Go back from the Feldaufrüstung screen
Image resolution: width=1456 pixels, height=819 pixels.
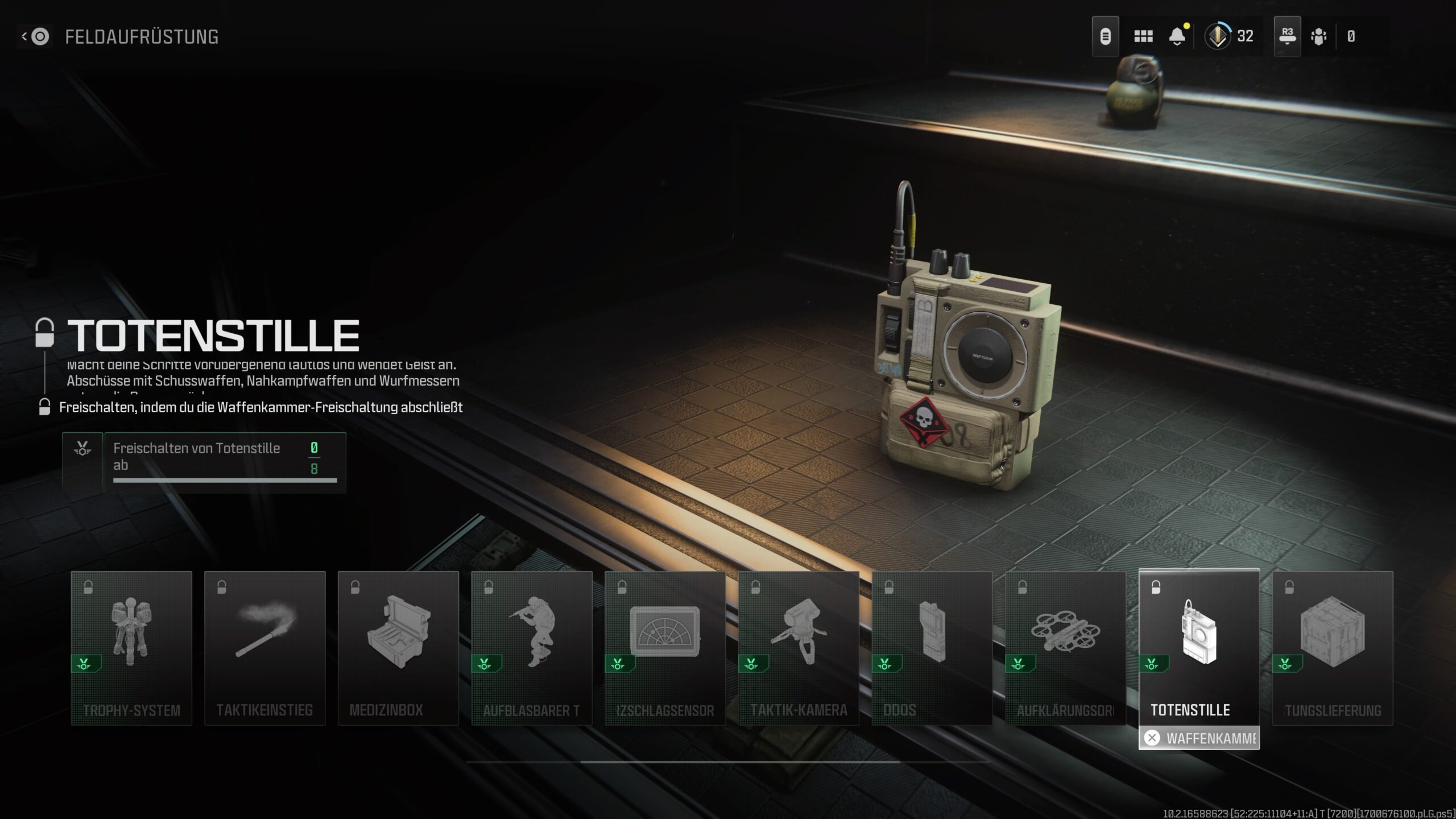pos(35,37)
